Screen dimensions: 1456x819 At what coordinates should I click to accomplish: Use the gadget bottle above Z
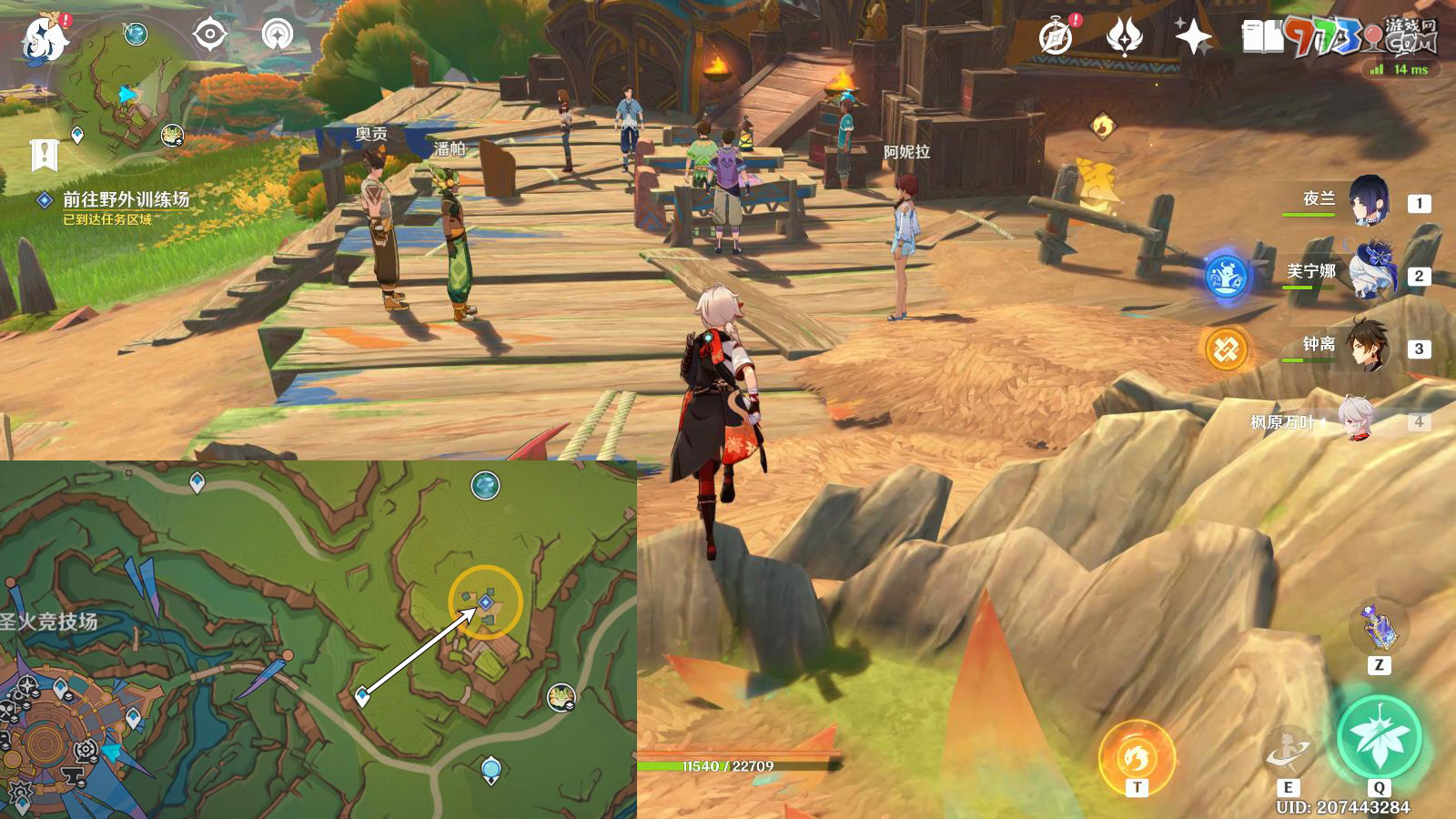coord(1379,626)
